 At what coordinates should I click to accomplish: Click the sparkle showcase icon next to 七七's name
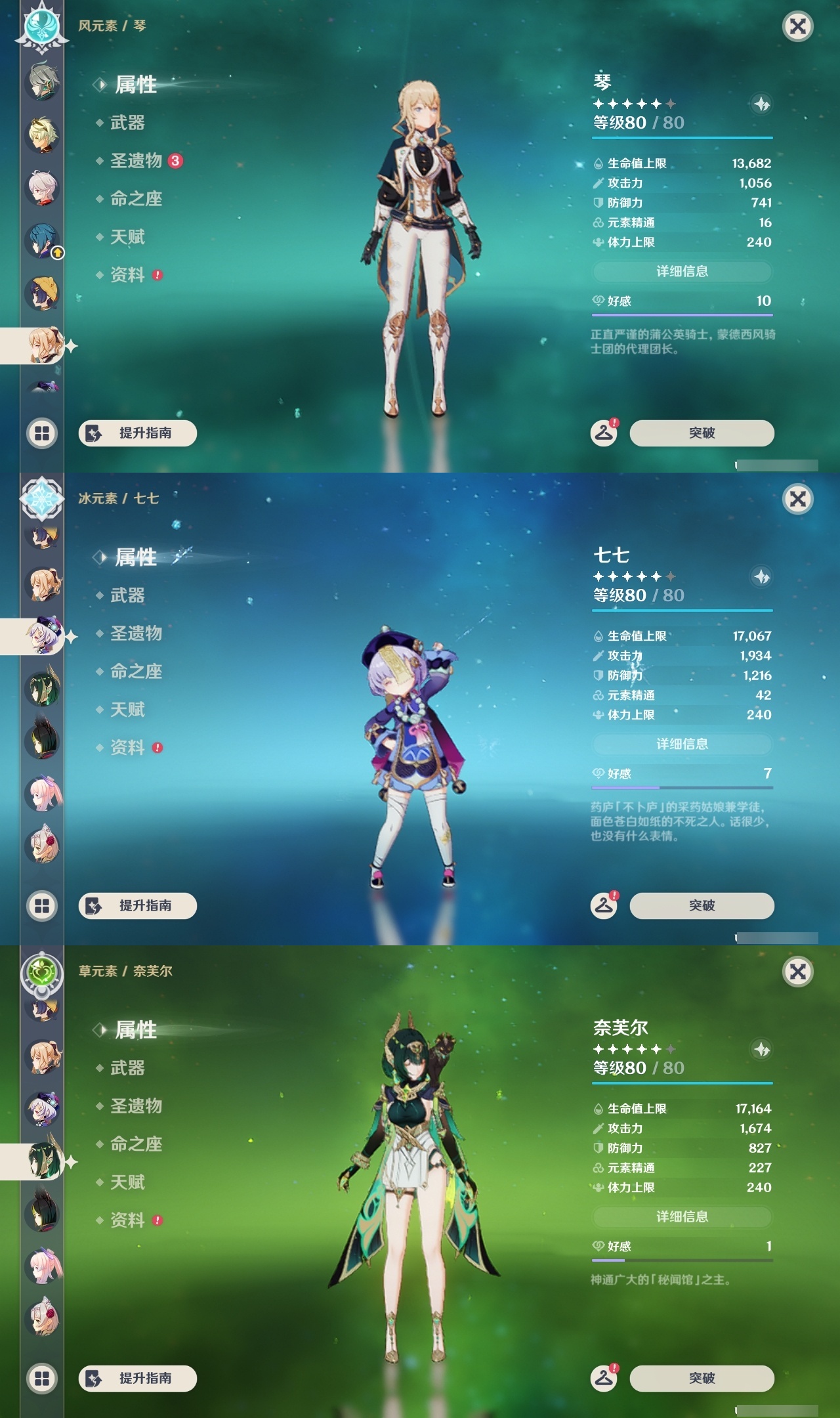click(761, 576)
